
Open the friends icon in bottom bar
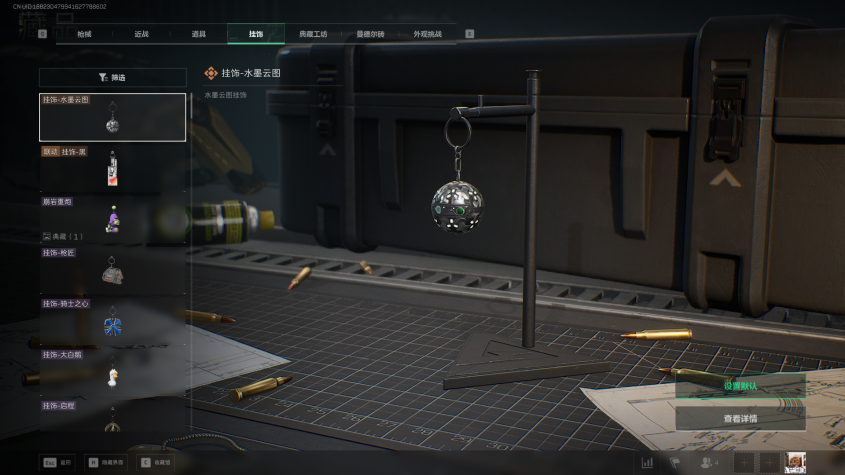point(707,463)
